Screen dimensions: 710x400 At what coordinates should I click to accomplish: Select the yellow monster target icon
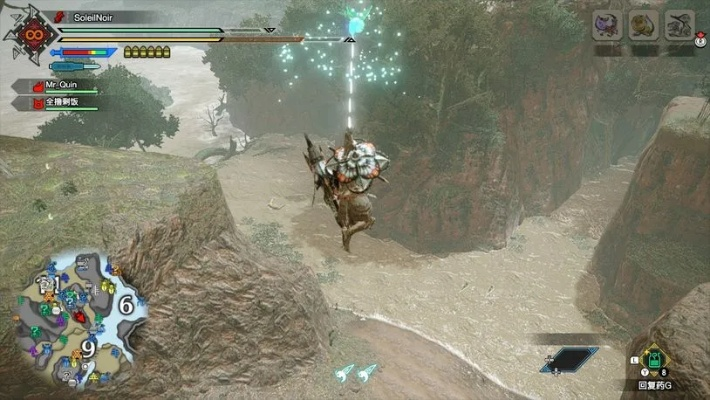click(x=643, y=24)
